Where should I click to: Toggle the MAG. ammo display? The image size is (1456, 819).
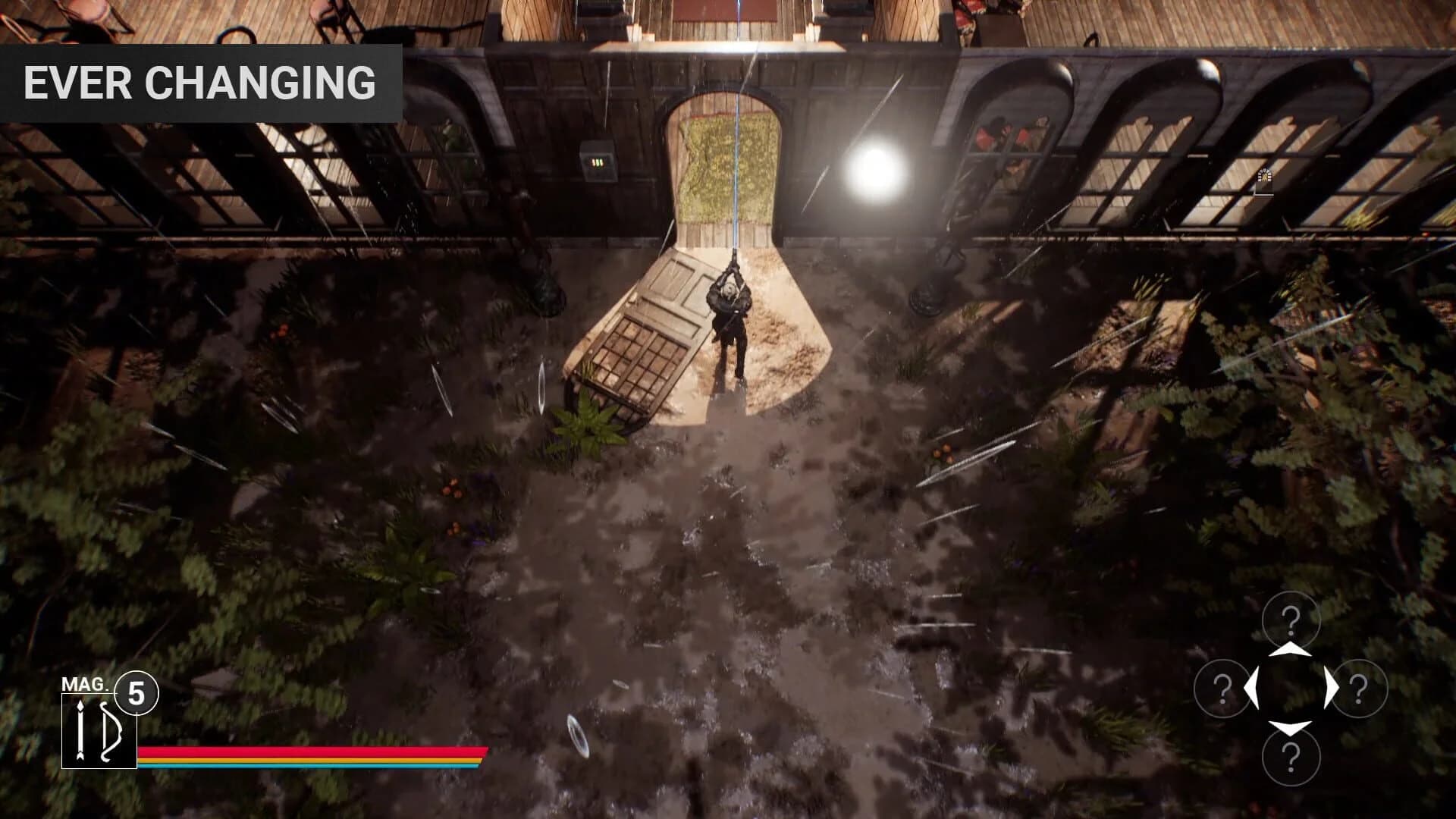(x=85, y=684)
